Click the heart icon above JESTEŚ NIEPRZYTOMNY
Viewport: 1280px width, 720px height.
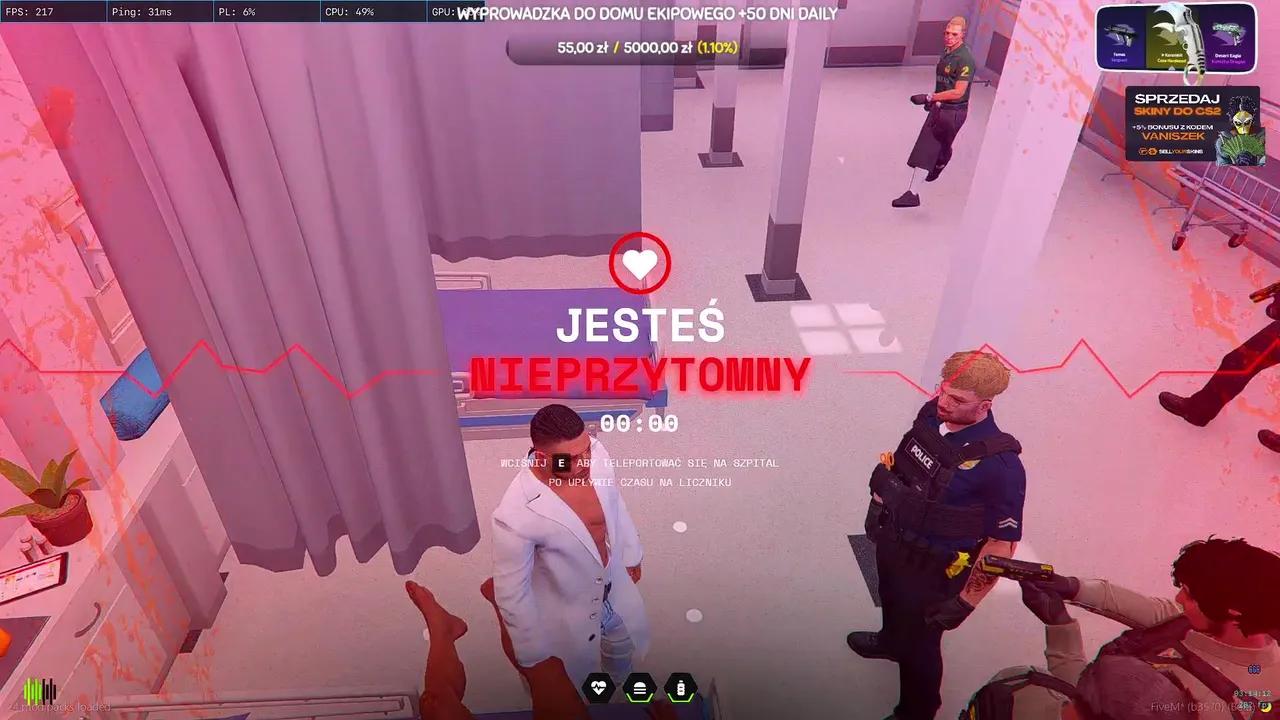(x=641, y=262)
